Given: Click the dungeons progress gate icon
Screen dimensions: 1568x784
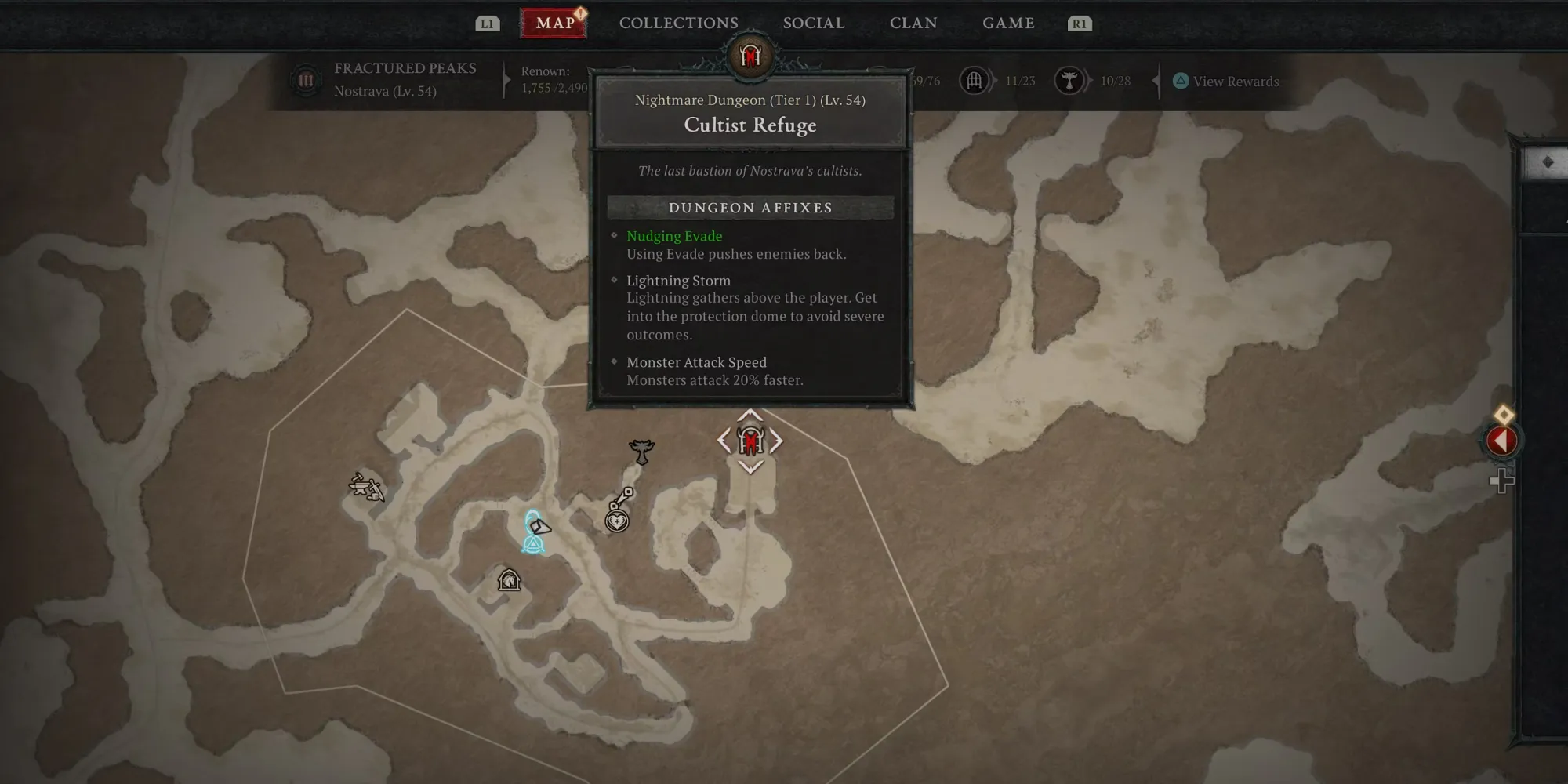Looking at the screenshot, I should [x=974, y=80].
